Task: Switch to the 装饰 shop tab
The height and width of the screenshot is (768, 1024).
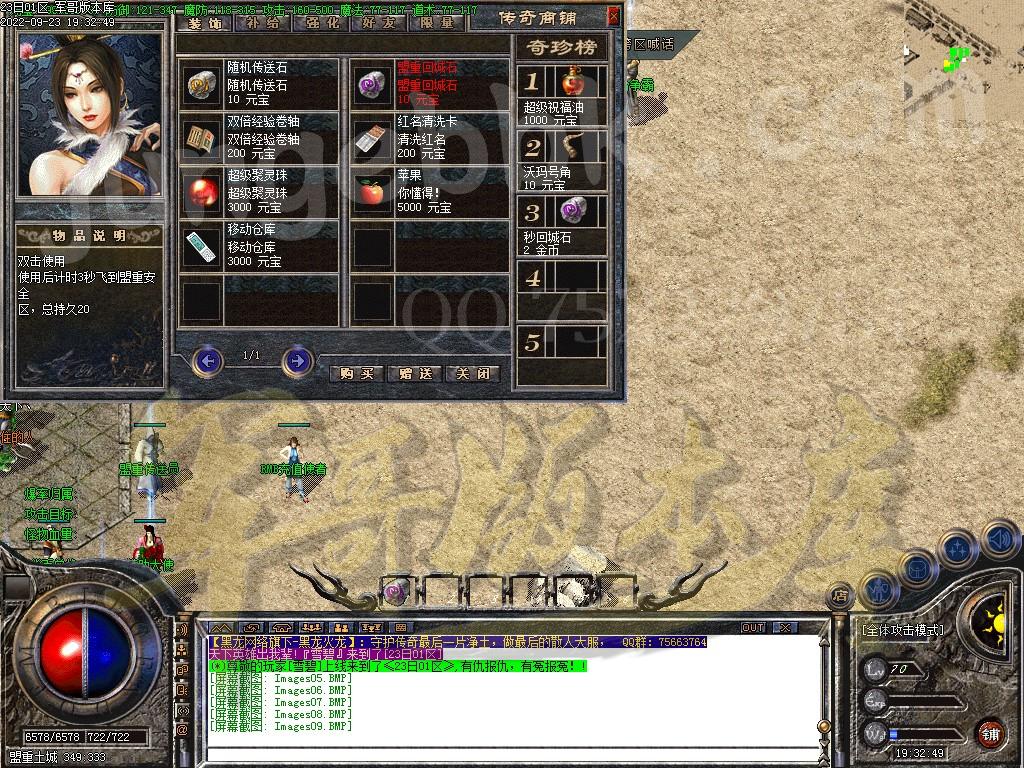Action: tap(205, 21)
